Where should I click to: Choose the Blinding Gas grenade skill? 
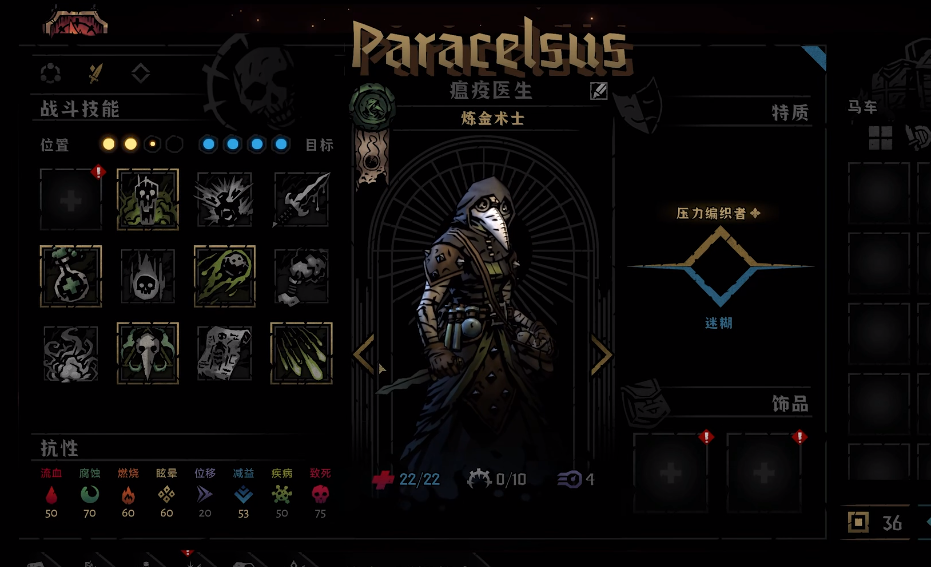224,199
